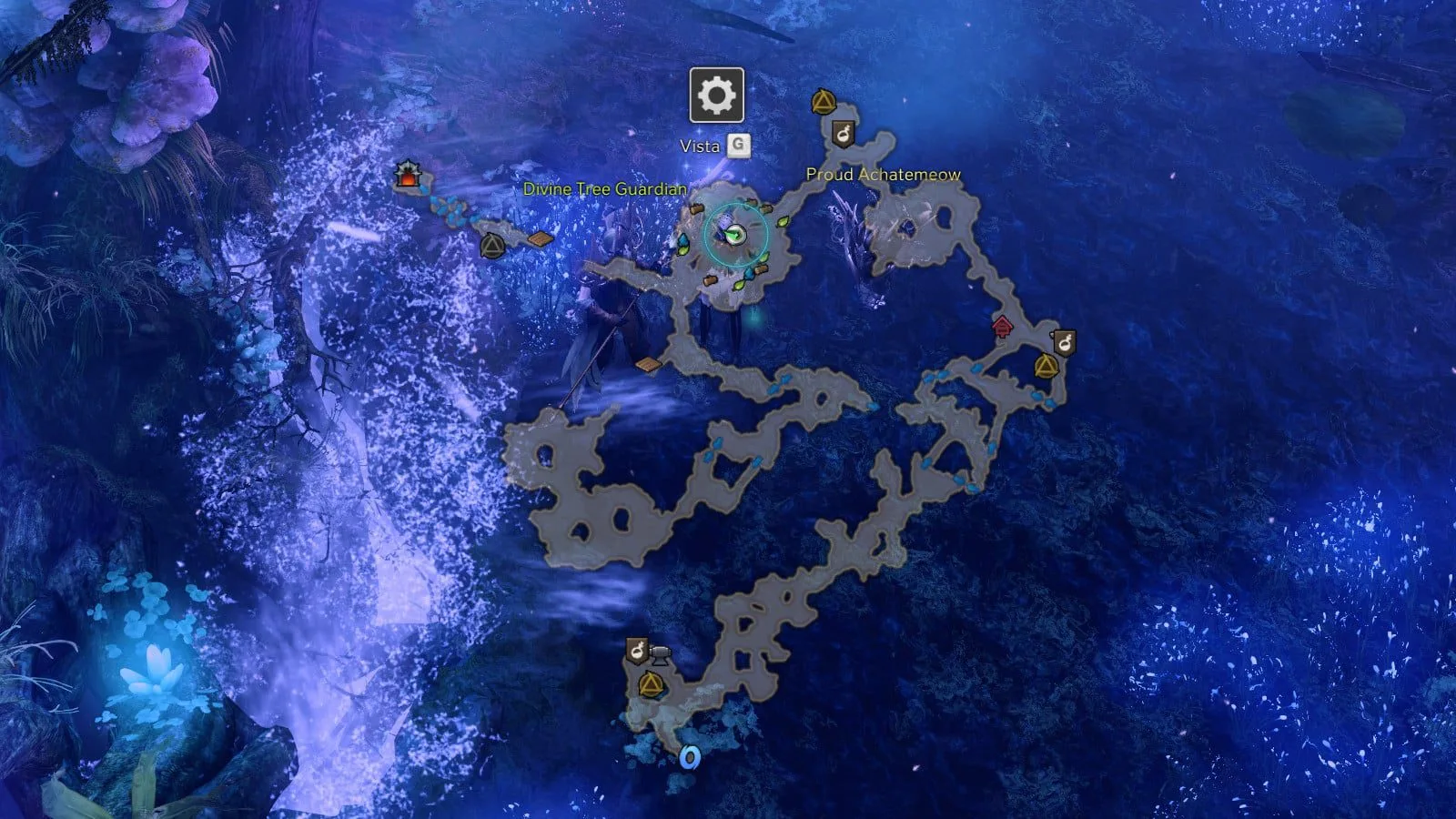1456x819 pixels.
Task: Click the Divine Tree Guardian map label
Action: 604,189
